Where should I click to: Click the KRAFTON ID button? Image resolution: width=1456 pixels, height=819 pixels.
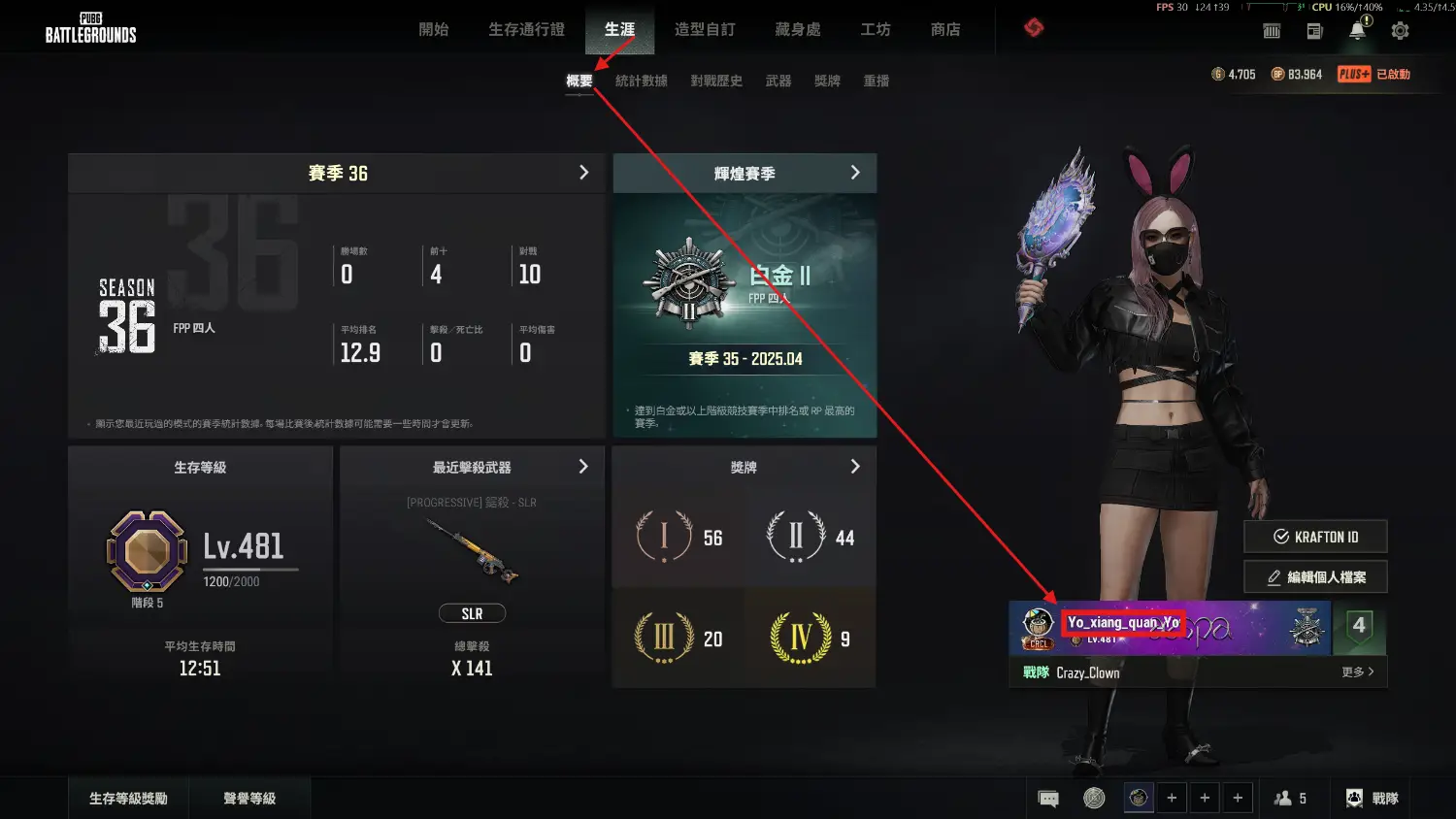1315,536
